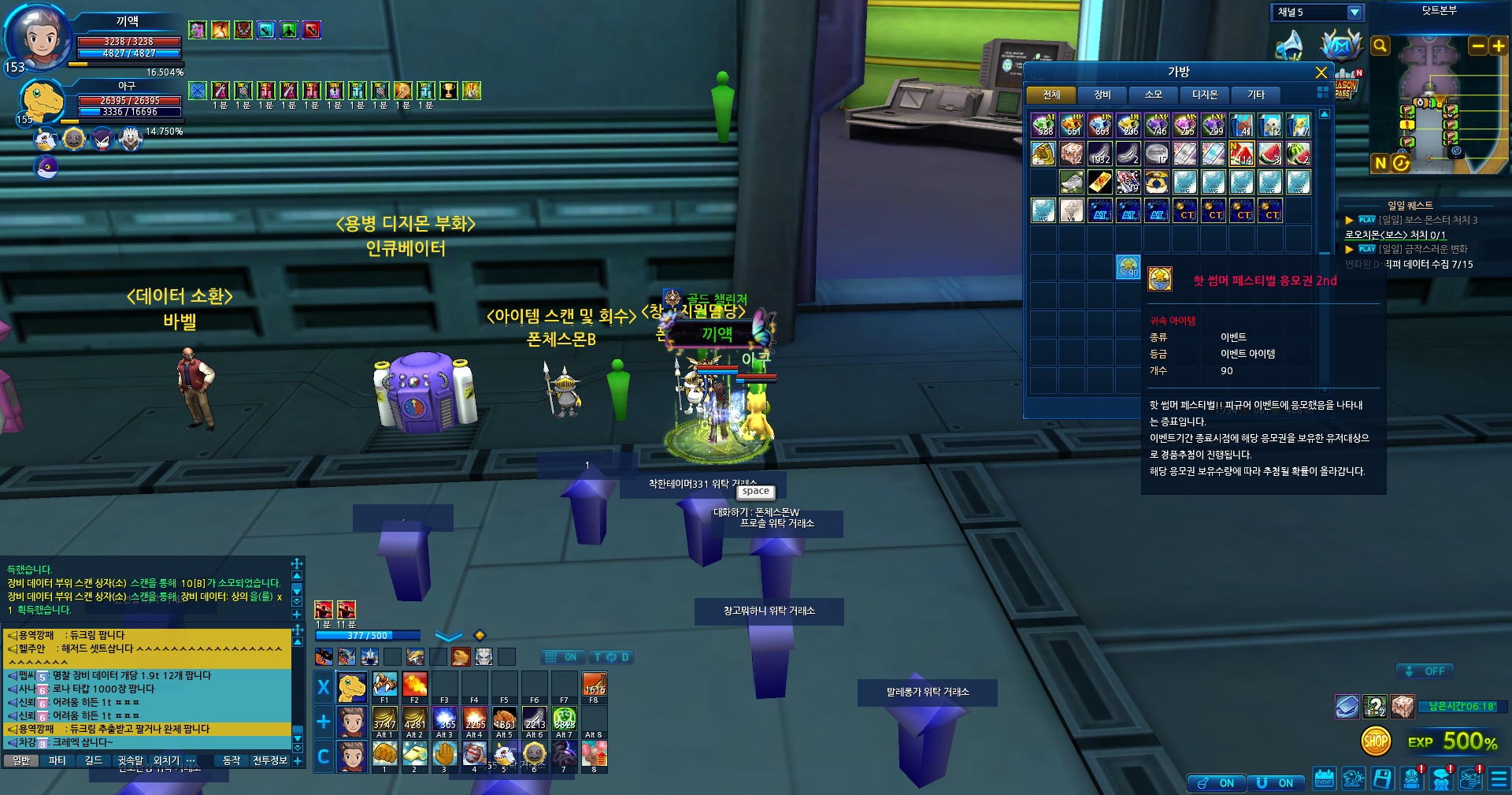Click the minimap magnifier search button
The image size is (1512, 795).
coord(1380,46)
